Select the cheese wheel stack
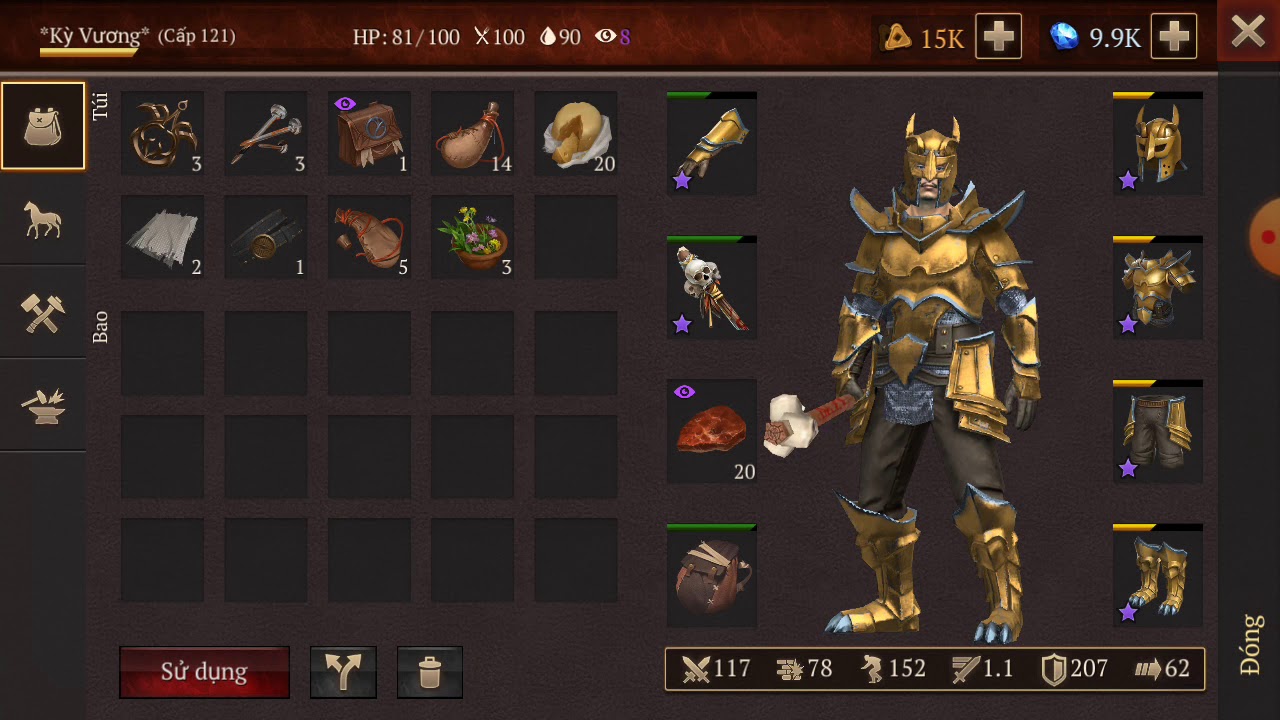 [x=575, y=134]
